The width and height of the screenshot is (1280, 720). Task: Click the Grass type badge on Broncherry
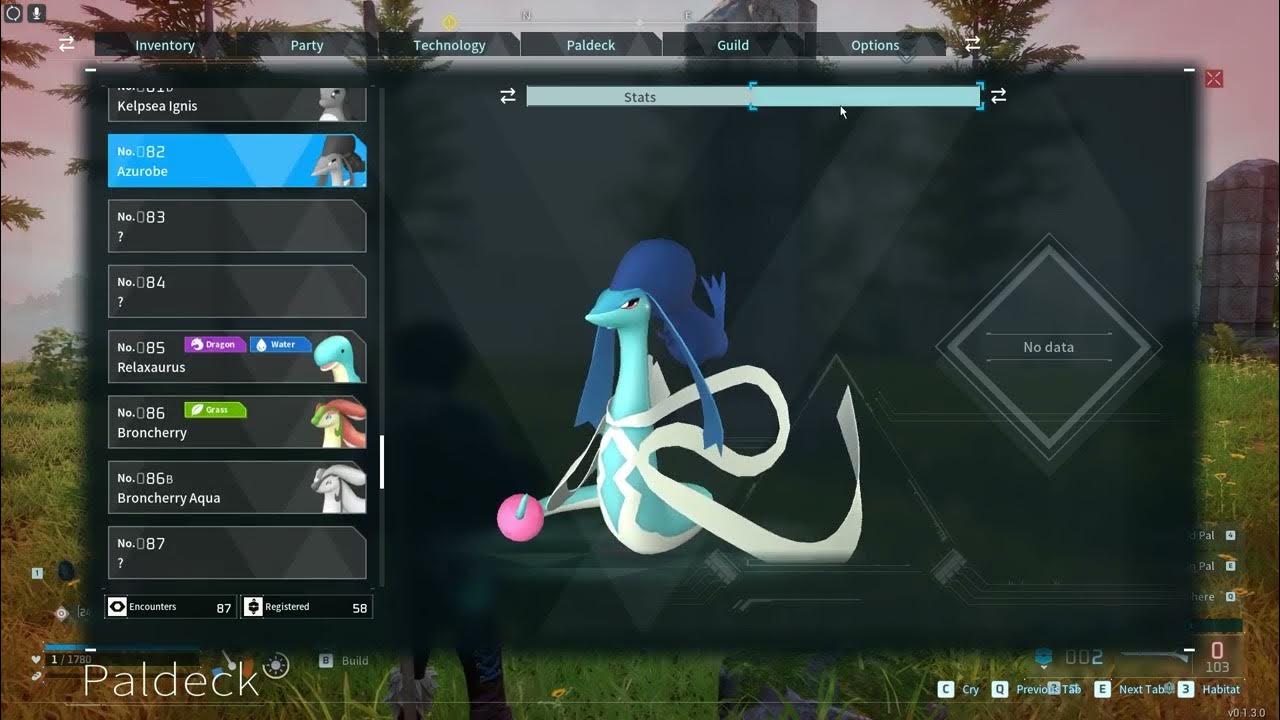(215, 410)
